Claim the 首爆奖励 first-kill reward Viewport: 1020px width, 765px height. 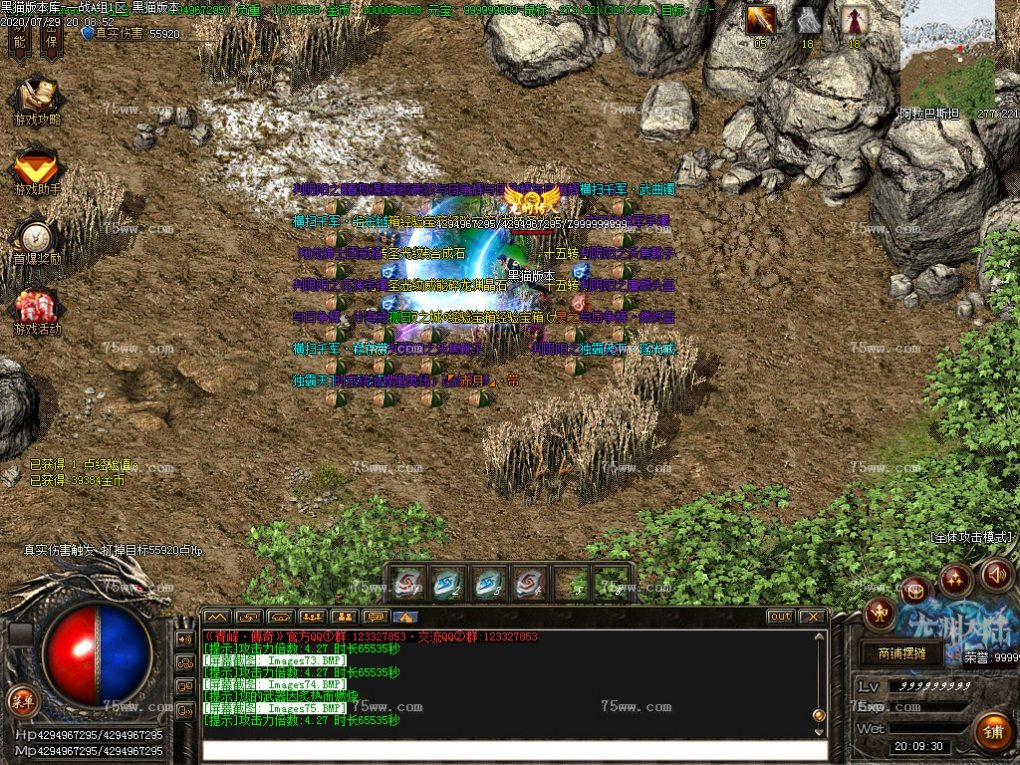(36, 241)
